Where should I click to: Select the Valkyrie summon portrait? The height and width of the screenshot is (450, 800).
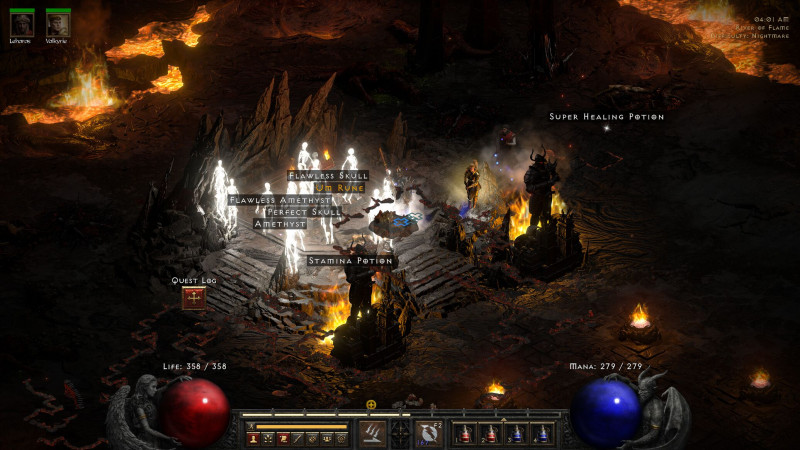pyautogui.click(x=57, y=25)
